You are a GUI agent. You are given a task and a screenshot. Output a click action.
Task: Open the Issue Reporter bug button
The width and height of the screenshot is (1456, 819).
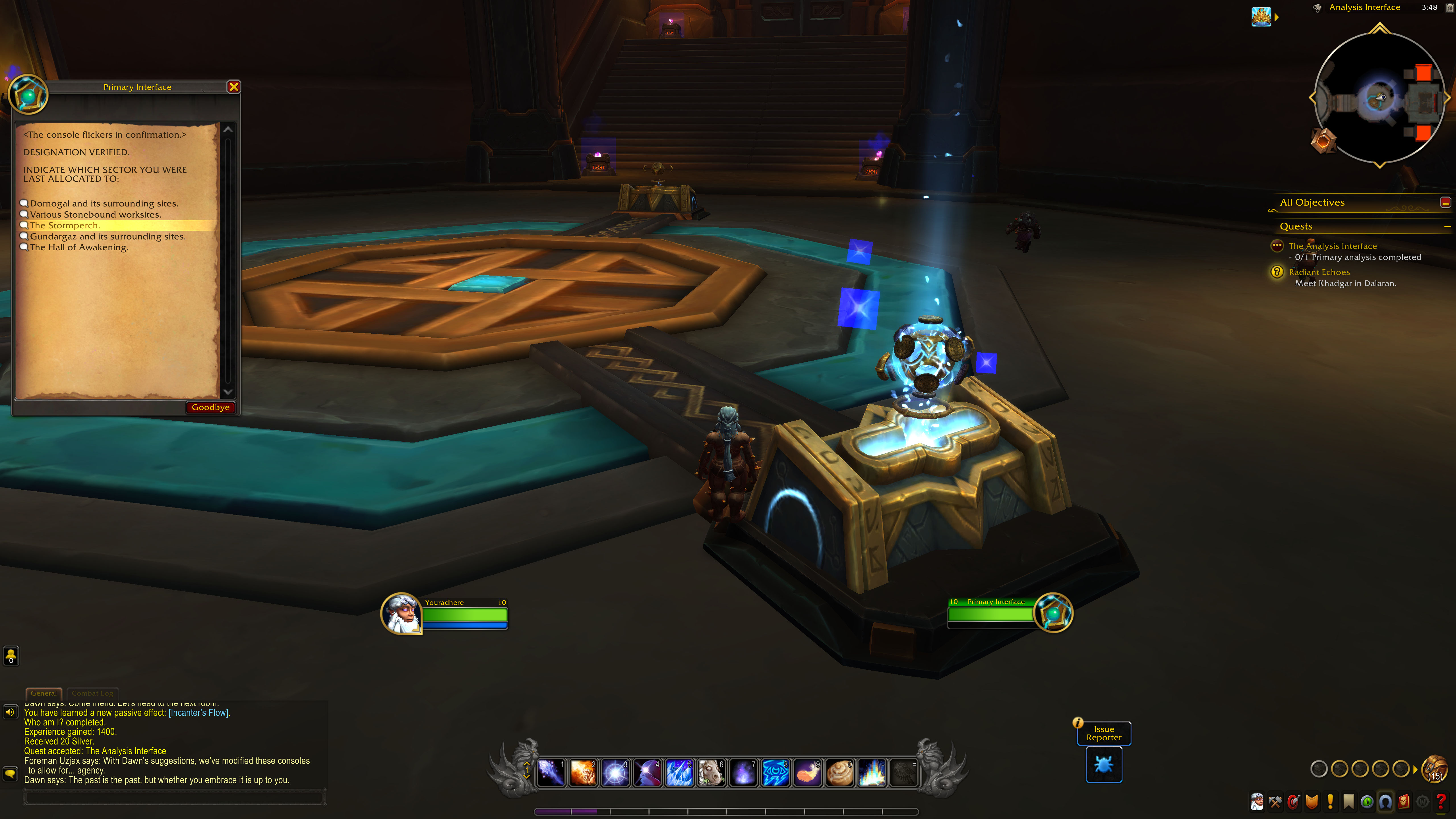1103,765
